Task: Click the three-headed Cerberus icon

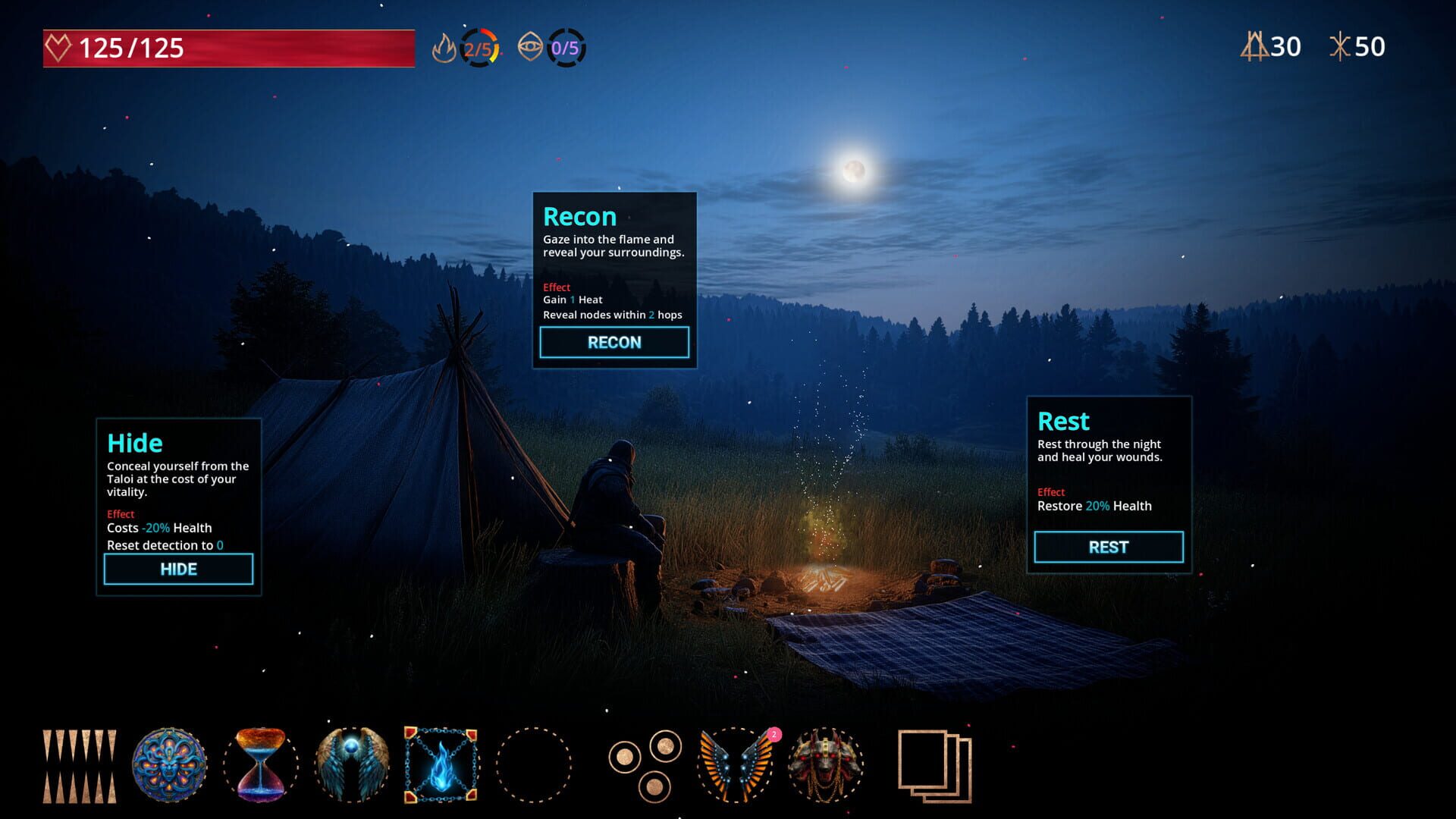Action: click(x=825, y=765)
